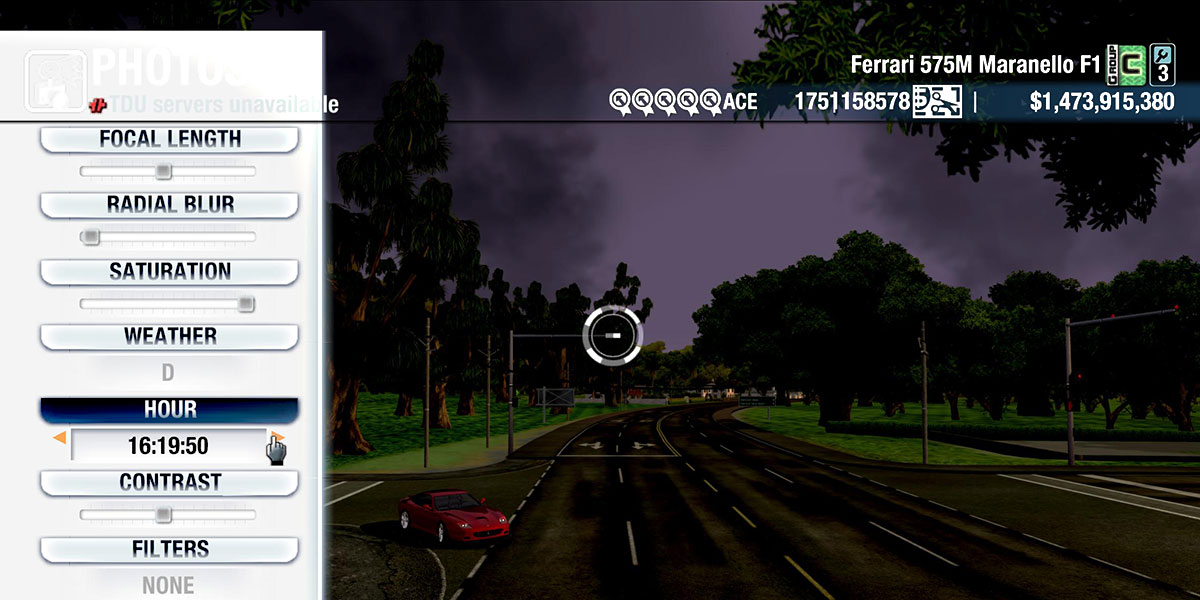Click the Saturation slider handle
Viewport: 1200px width, 600px height.
pos(246,304)
